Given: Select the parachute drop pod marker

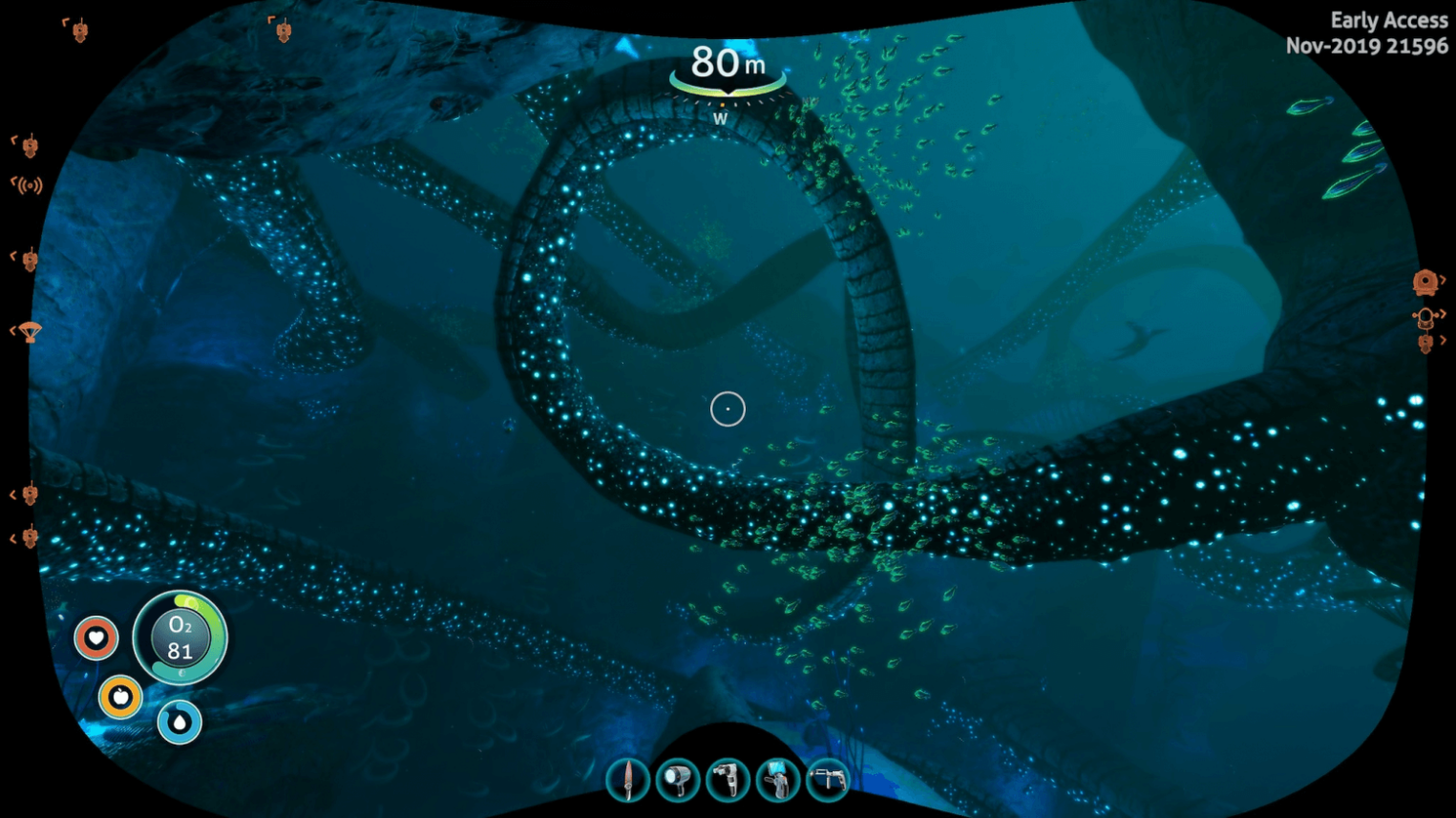Looking at the screenshot, I should [x=30, y=332].
